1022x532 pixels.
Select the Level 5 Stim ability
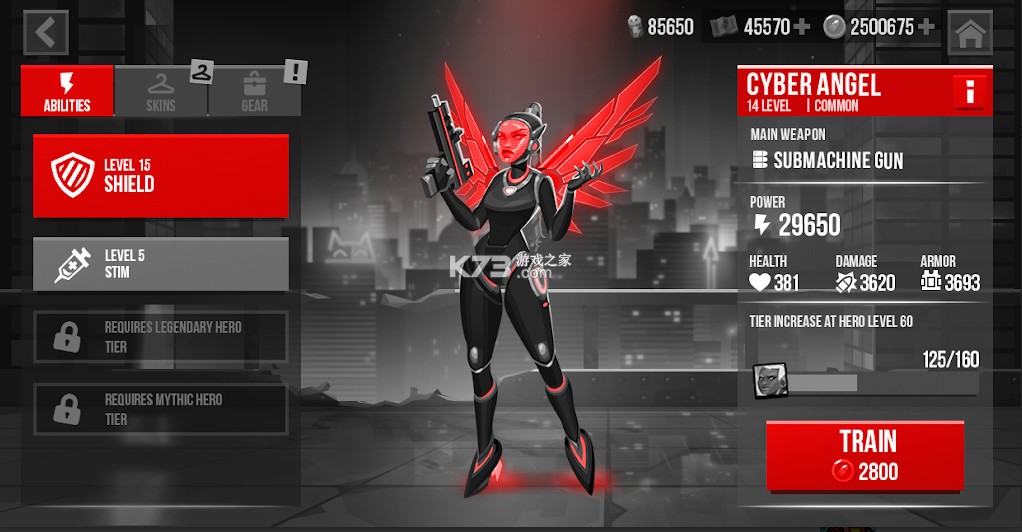coord(161,264)
